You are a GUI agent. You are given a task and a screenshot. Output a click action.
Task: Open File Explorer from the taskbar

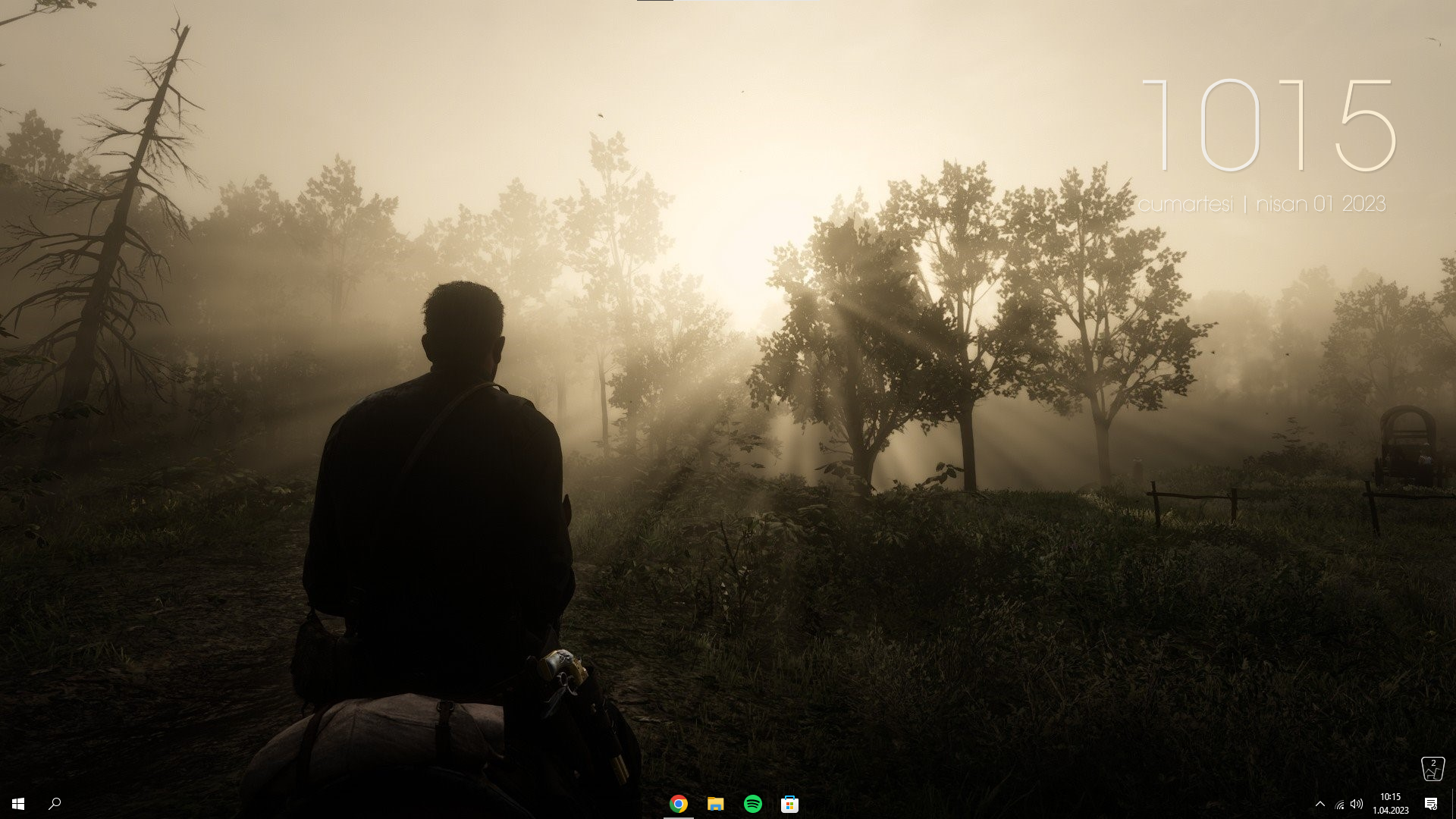(x=714, y=805)
